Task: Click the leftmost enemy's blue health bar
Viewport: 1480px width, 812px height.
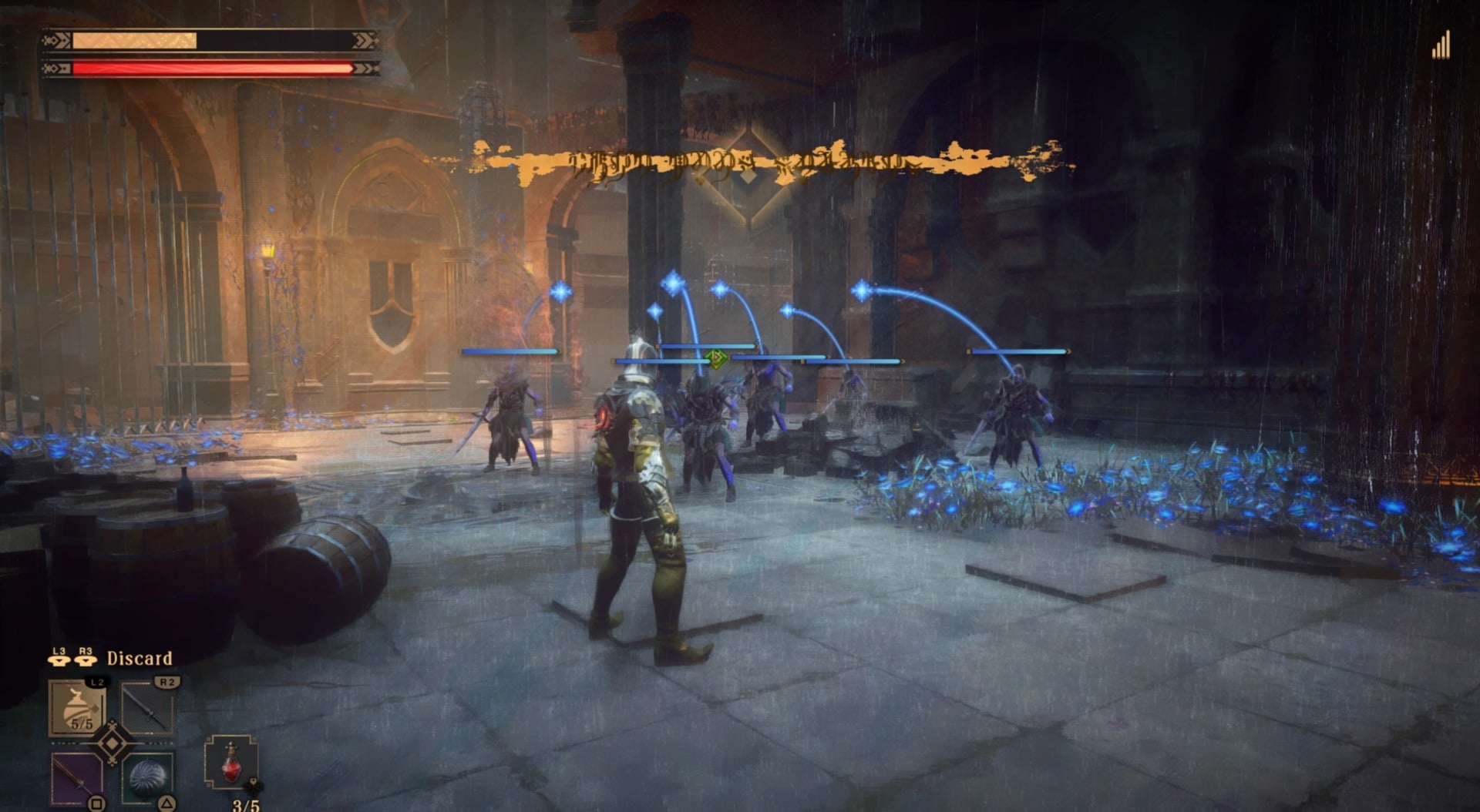Action: tap(509, 351)
